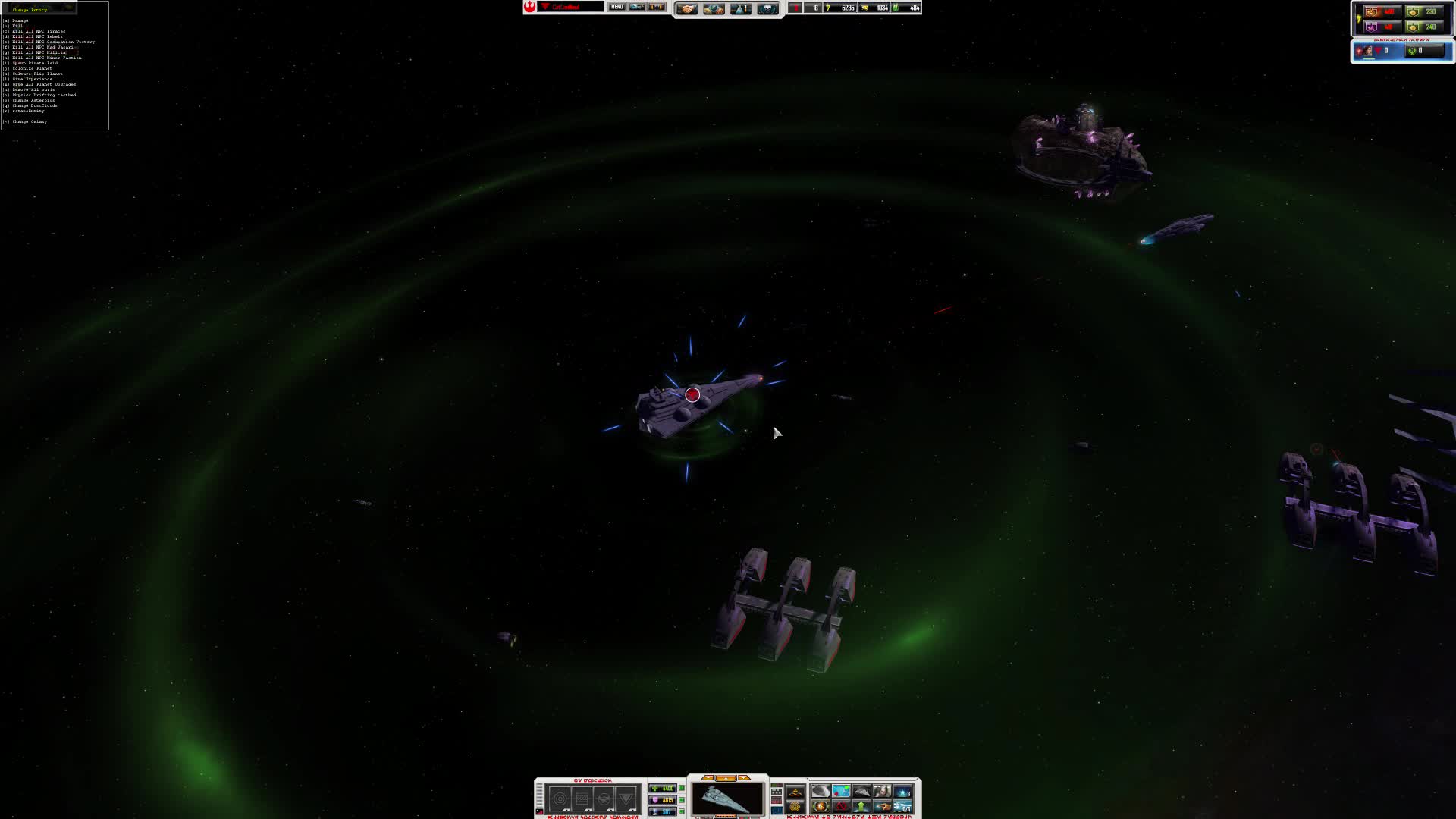Click the green upward arrow ability icon
Image resolution: width=1456 pixels, height=819 pixels.
click(861, 806)
